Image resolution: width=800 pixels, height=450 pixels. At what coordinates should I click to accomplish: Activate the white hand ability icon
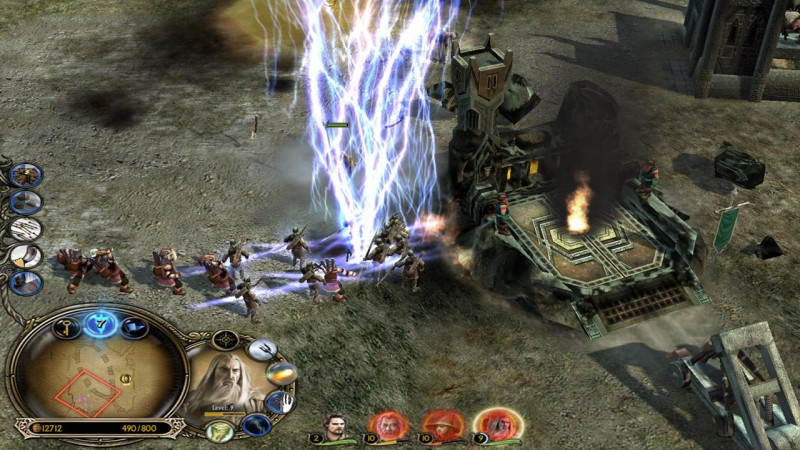(x=283, y=402)
